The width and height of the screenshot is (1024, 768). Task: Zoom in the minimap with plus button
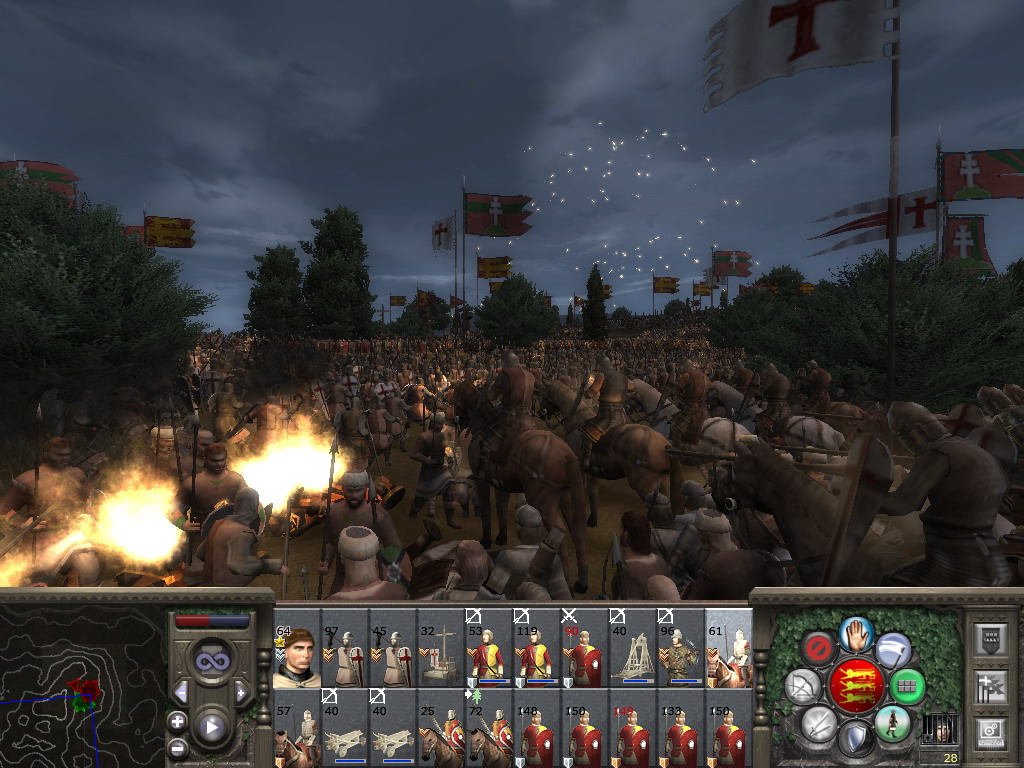click(178, 721)
